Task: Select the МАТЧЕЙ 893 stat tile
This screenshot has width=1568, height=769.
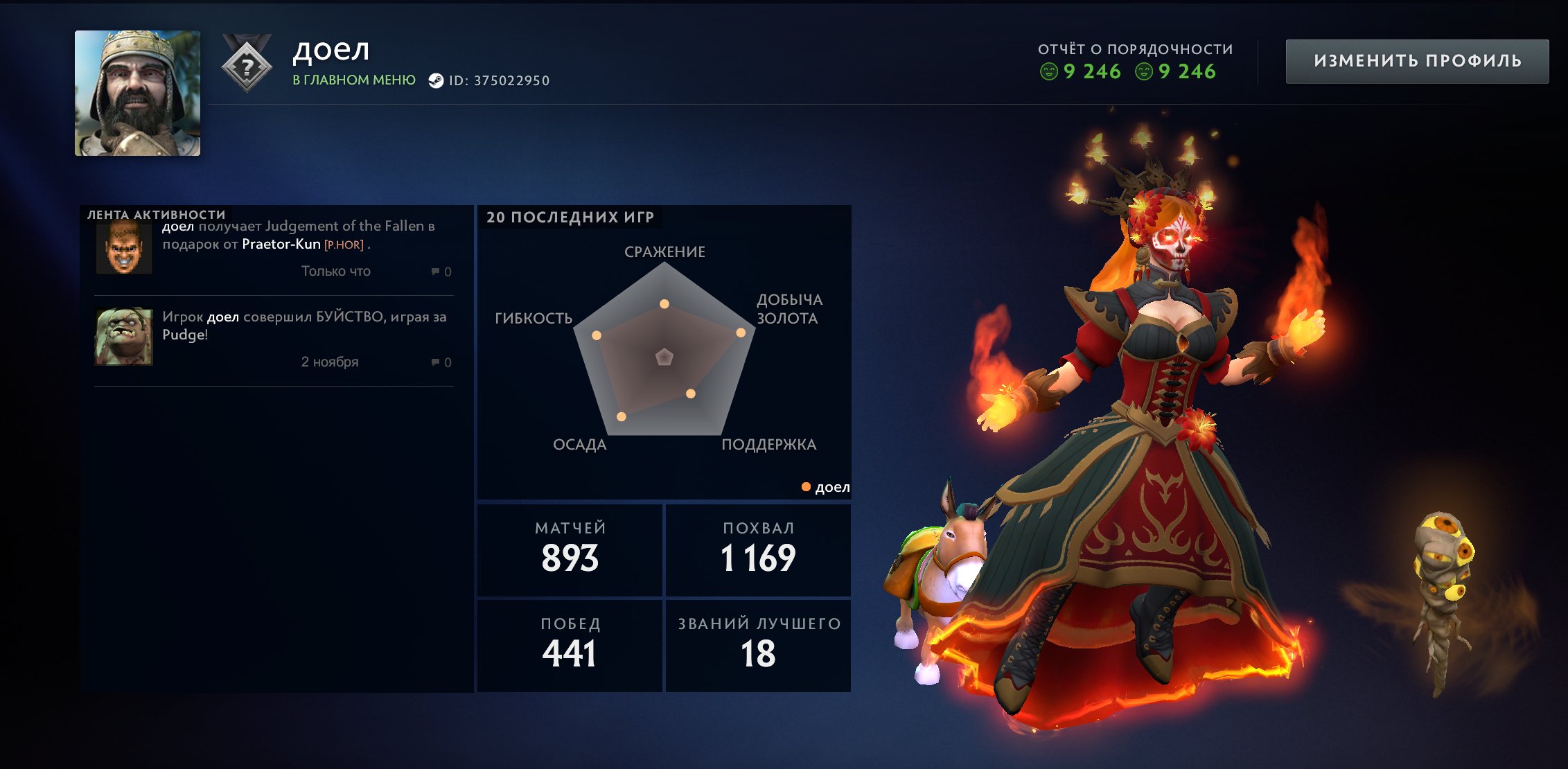Action: click(x=569, y=549)
